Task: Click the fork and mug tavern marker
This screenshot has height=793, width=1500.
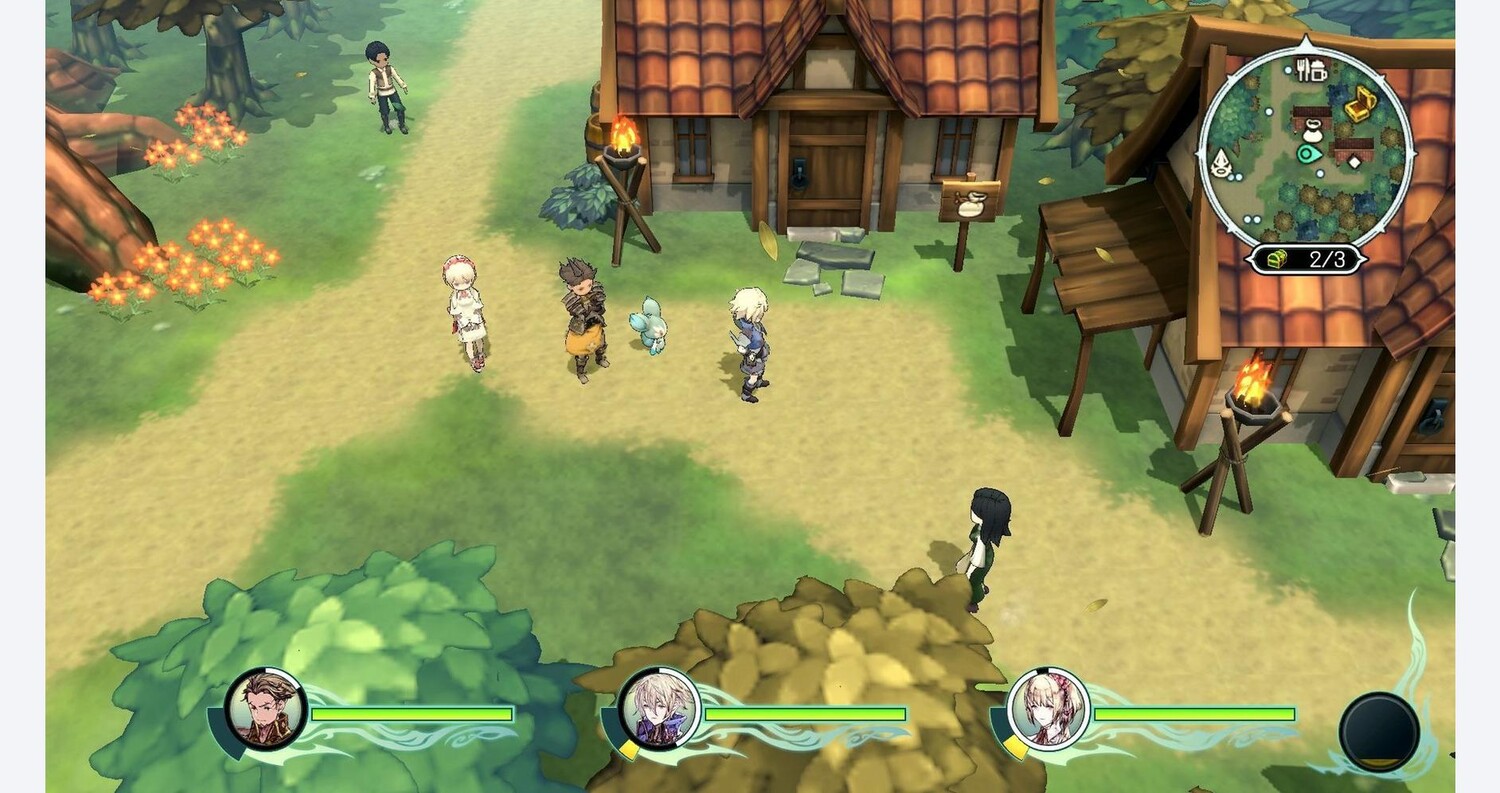Action: (1310, 70)
